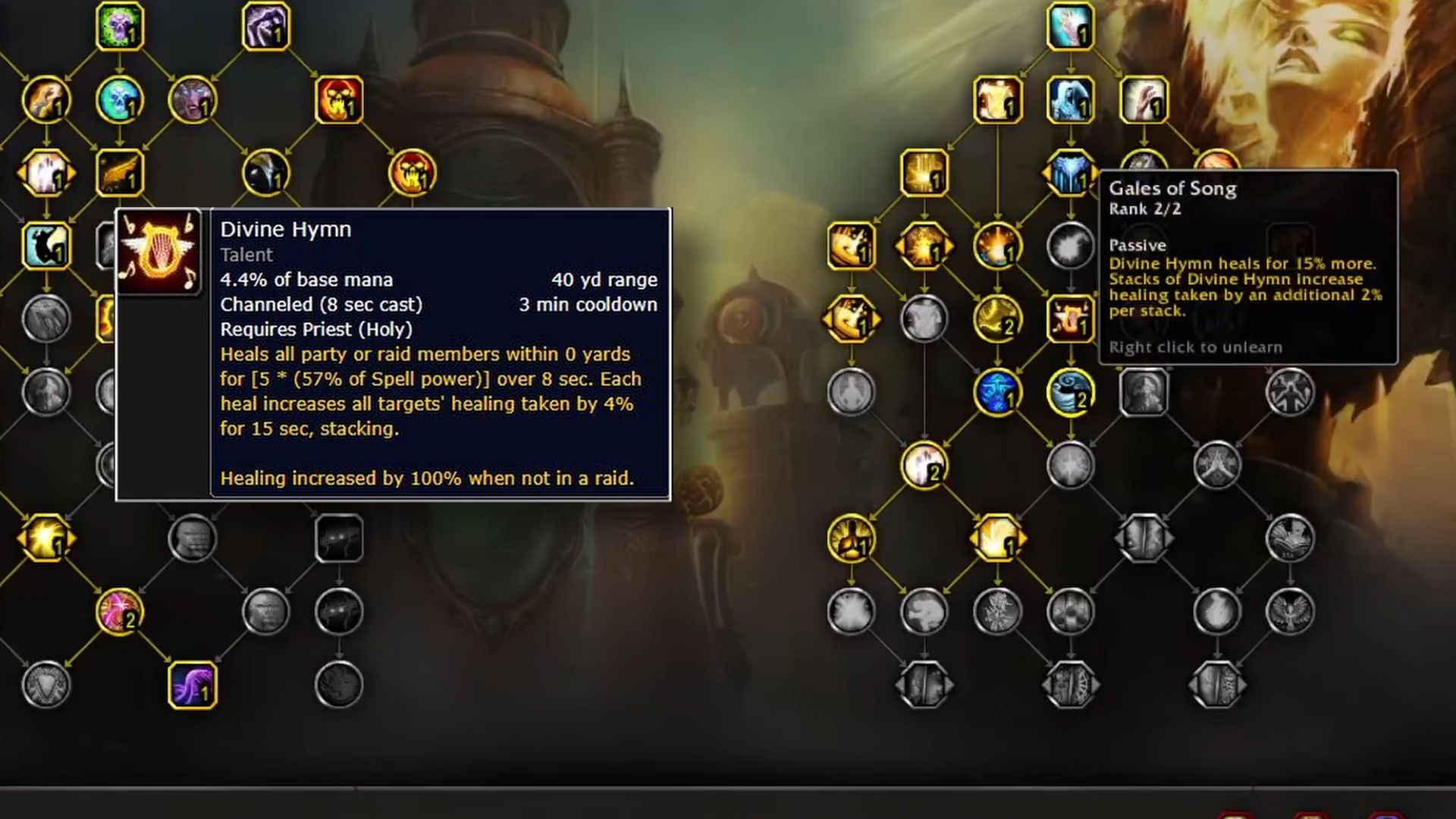Select the golden angelic feather talent

point(121,173)
